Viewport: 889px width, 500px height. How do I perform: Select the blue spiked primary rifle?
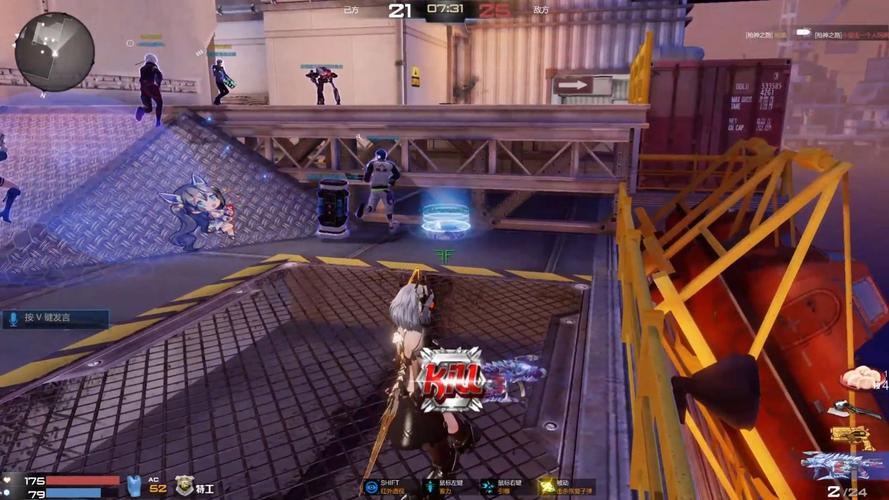point(845,466)
